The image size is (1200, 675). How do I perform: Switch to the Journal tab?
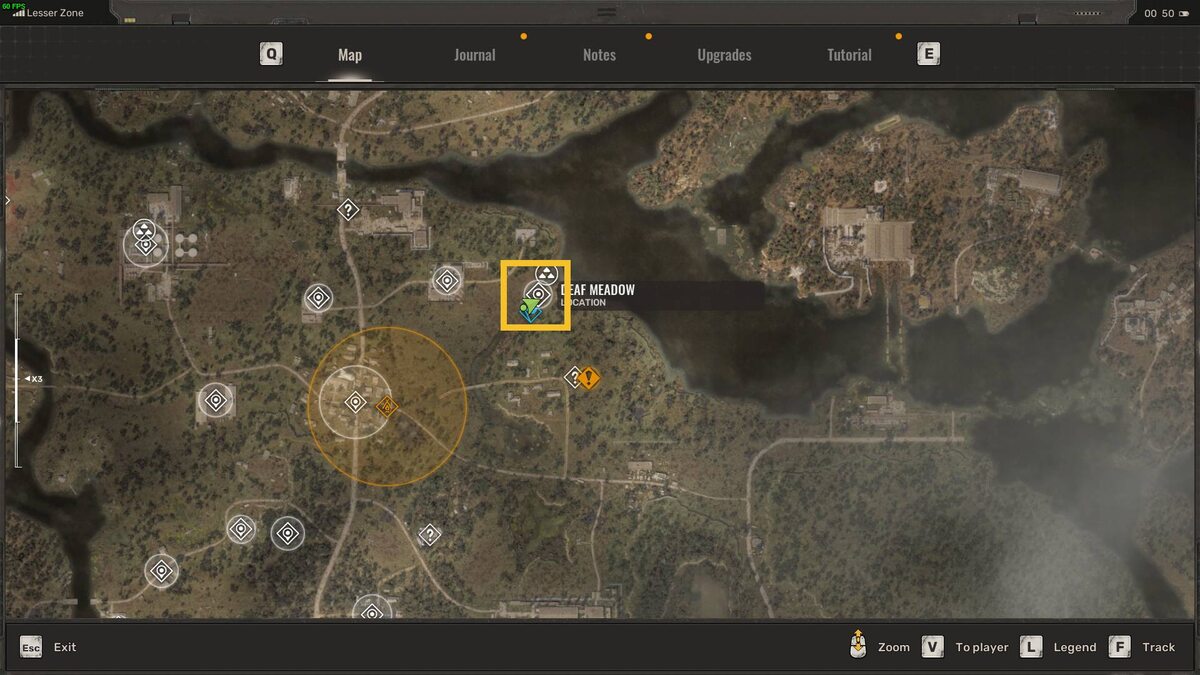(474, 55)
